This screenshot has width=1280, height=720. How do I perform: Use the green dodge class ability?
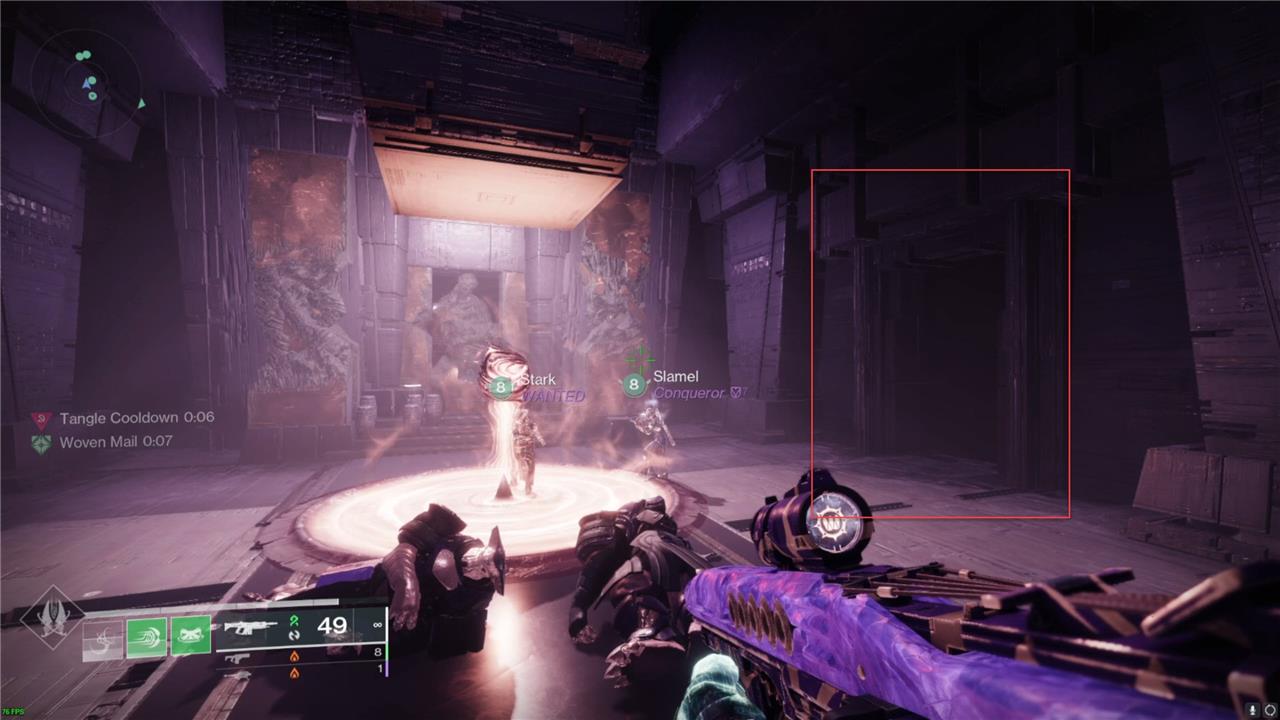click(x=147, y=637)
